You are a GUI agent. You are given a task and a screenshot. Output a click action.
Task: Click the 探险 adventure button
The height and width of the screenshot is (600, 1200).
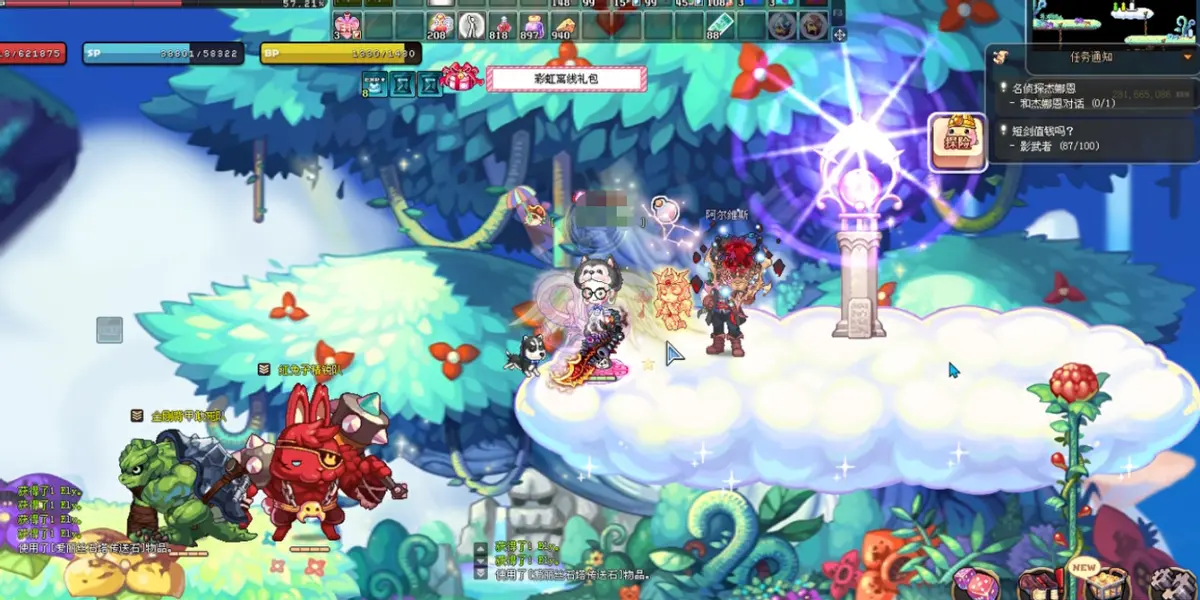tap(958, 136)
